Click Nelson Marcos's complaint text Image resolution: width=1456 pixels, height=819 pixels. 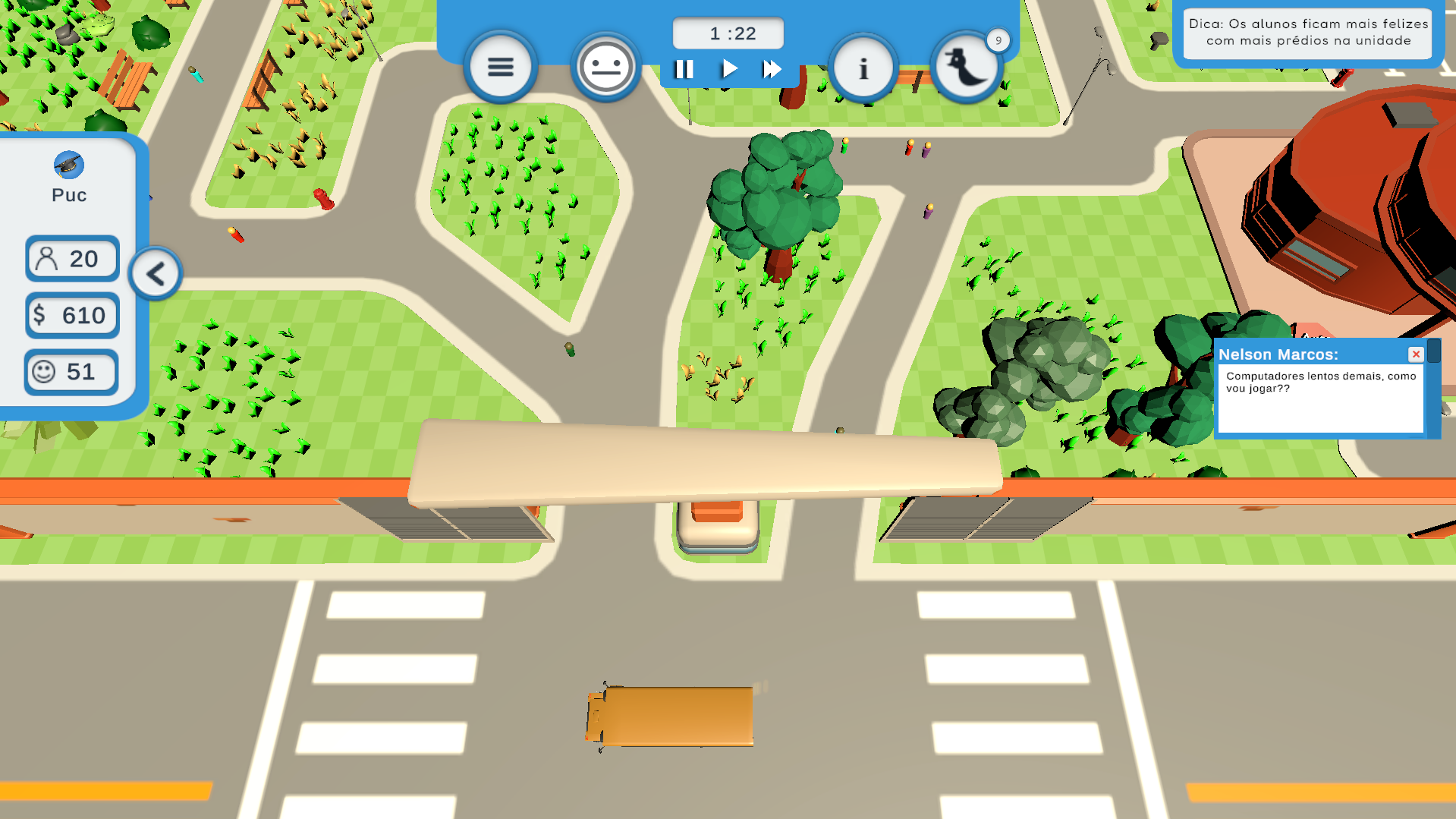[x=1322, y=382]
